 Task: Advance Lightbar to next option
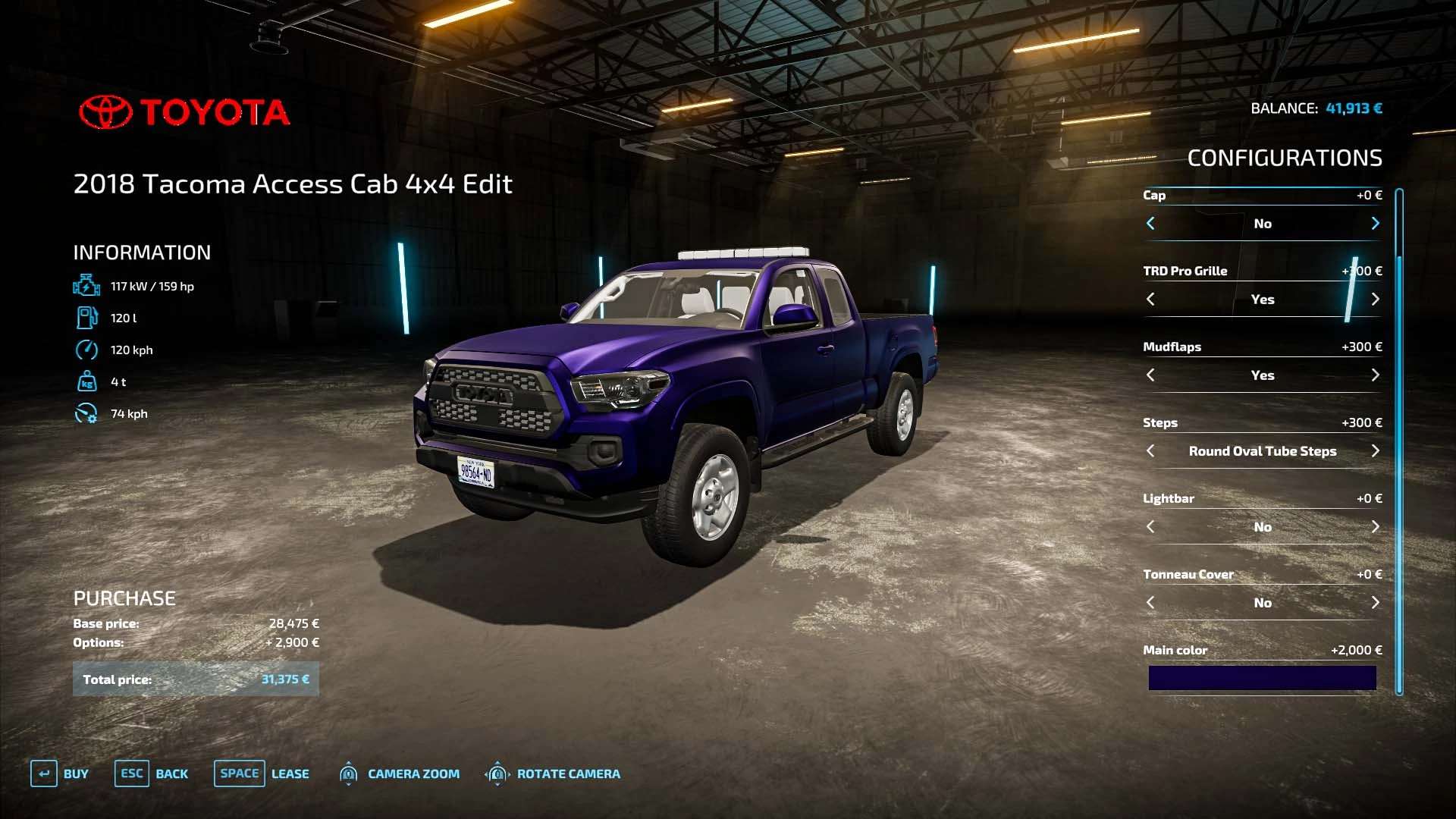coord(1375,527)
